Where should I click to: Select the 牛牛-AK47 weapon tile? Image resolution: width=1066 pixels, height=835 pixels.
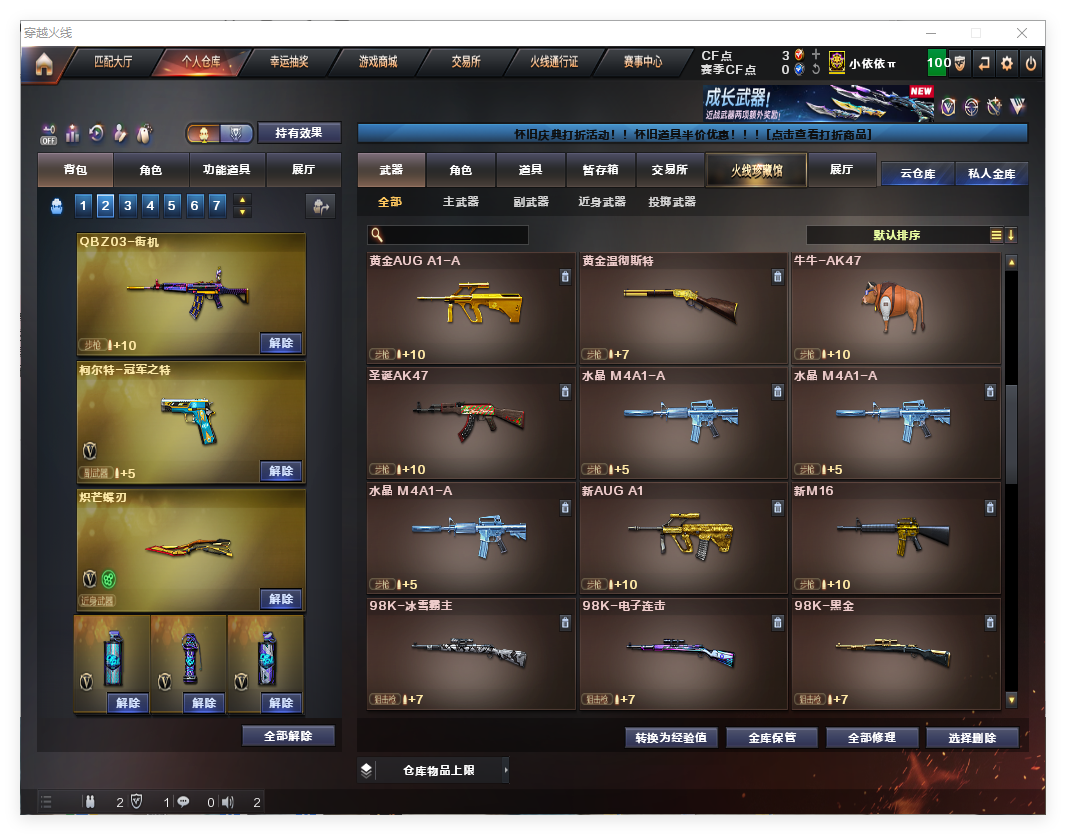click(x=895, y=307)
